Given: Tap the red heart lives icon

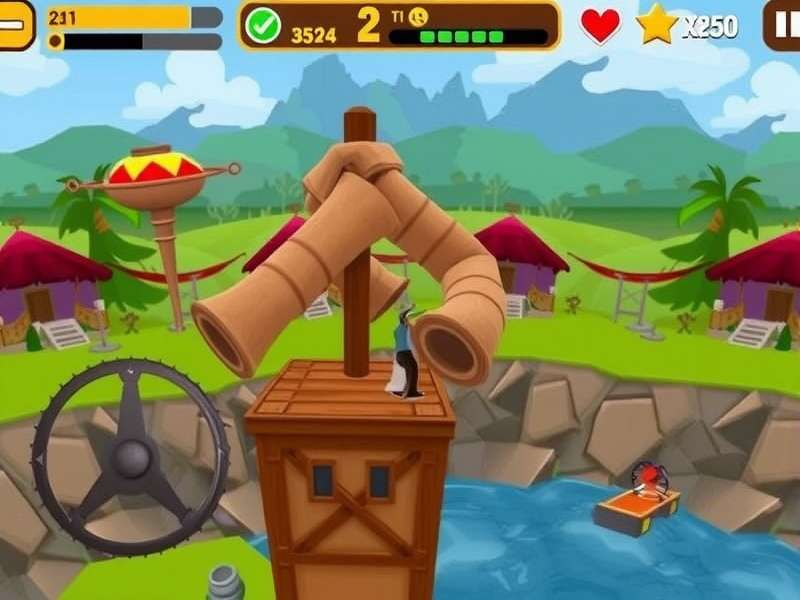Looking at the screenshot, I should (600, 25).
